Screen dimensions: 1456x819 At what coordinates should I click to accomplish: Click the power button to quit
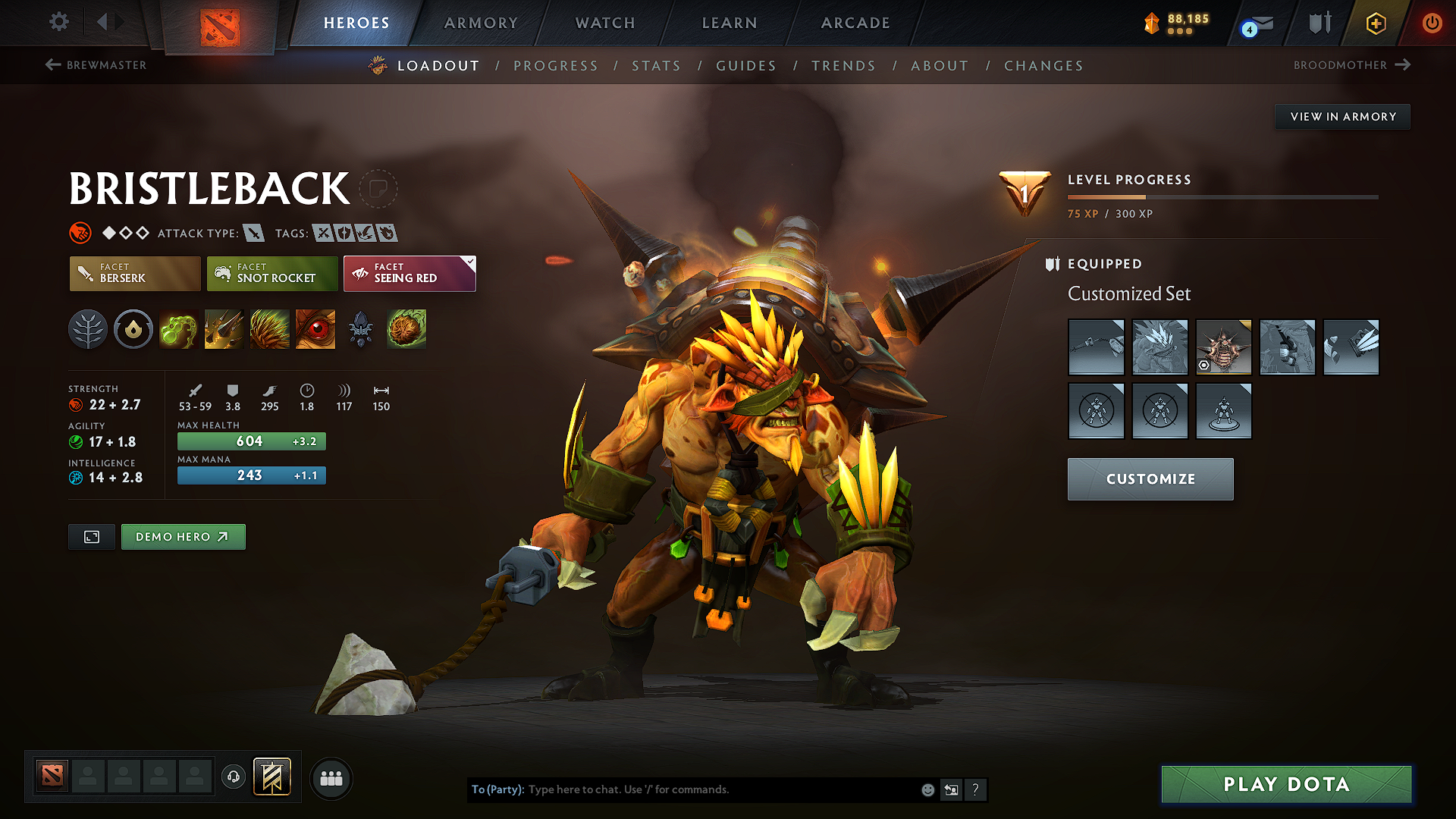tap(1432, 23)
